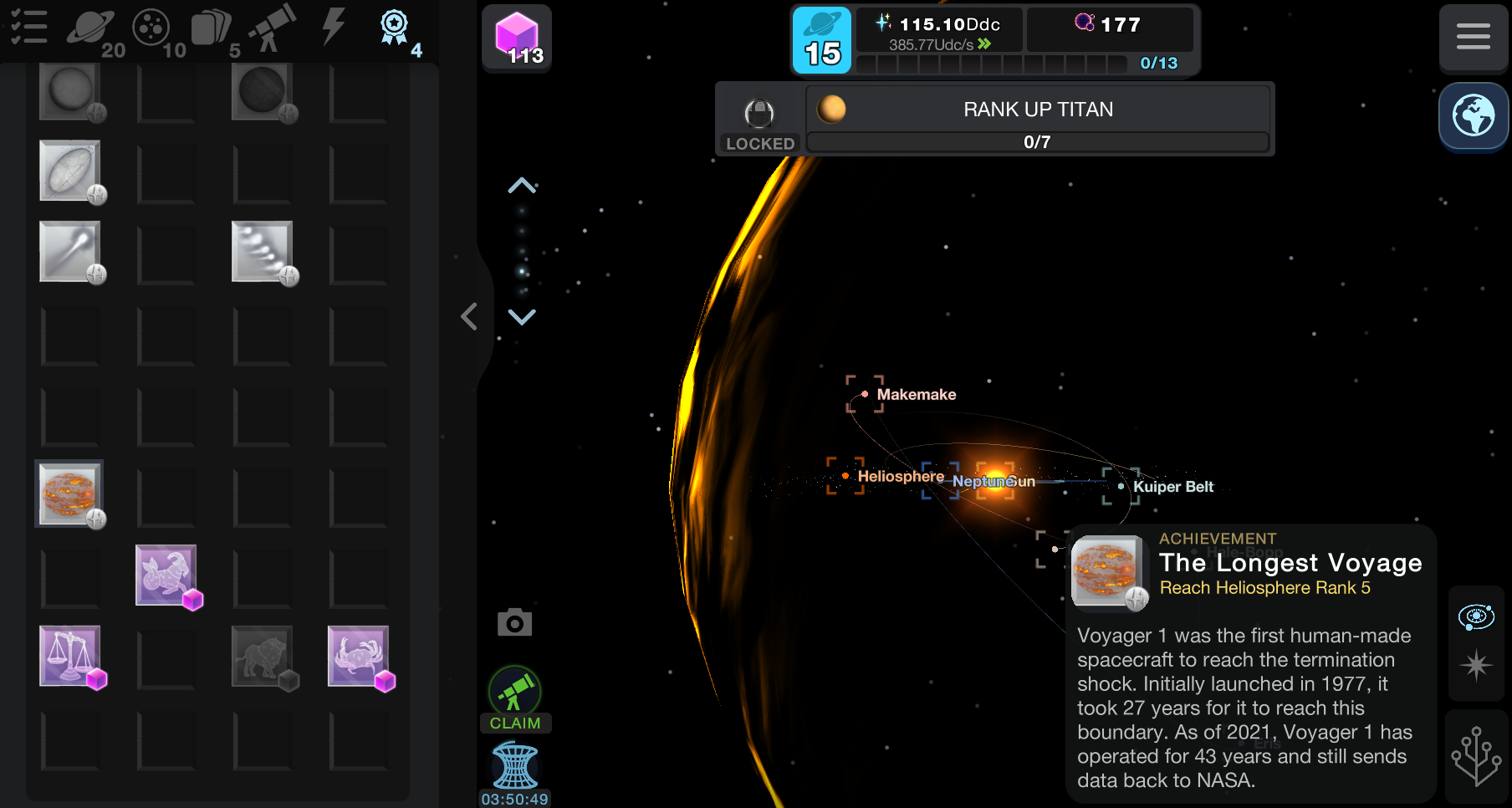Claim the telescope reward

point(515,699)
